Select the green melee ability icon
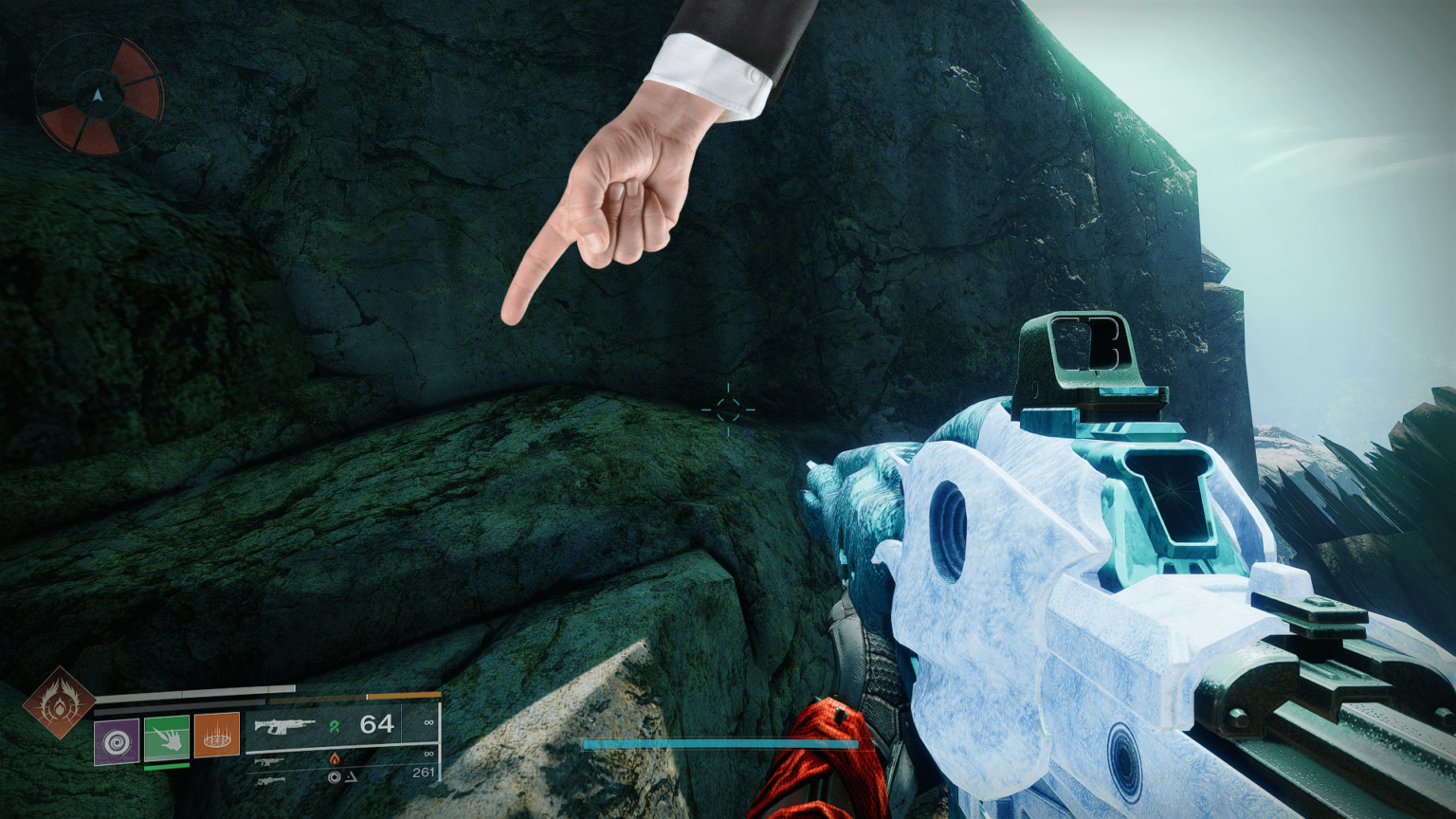The width and height of the screenshot is (1456, 819). point(167,737)
